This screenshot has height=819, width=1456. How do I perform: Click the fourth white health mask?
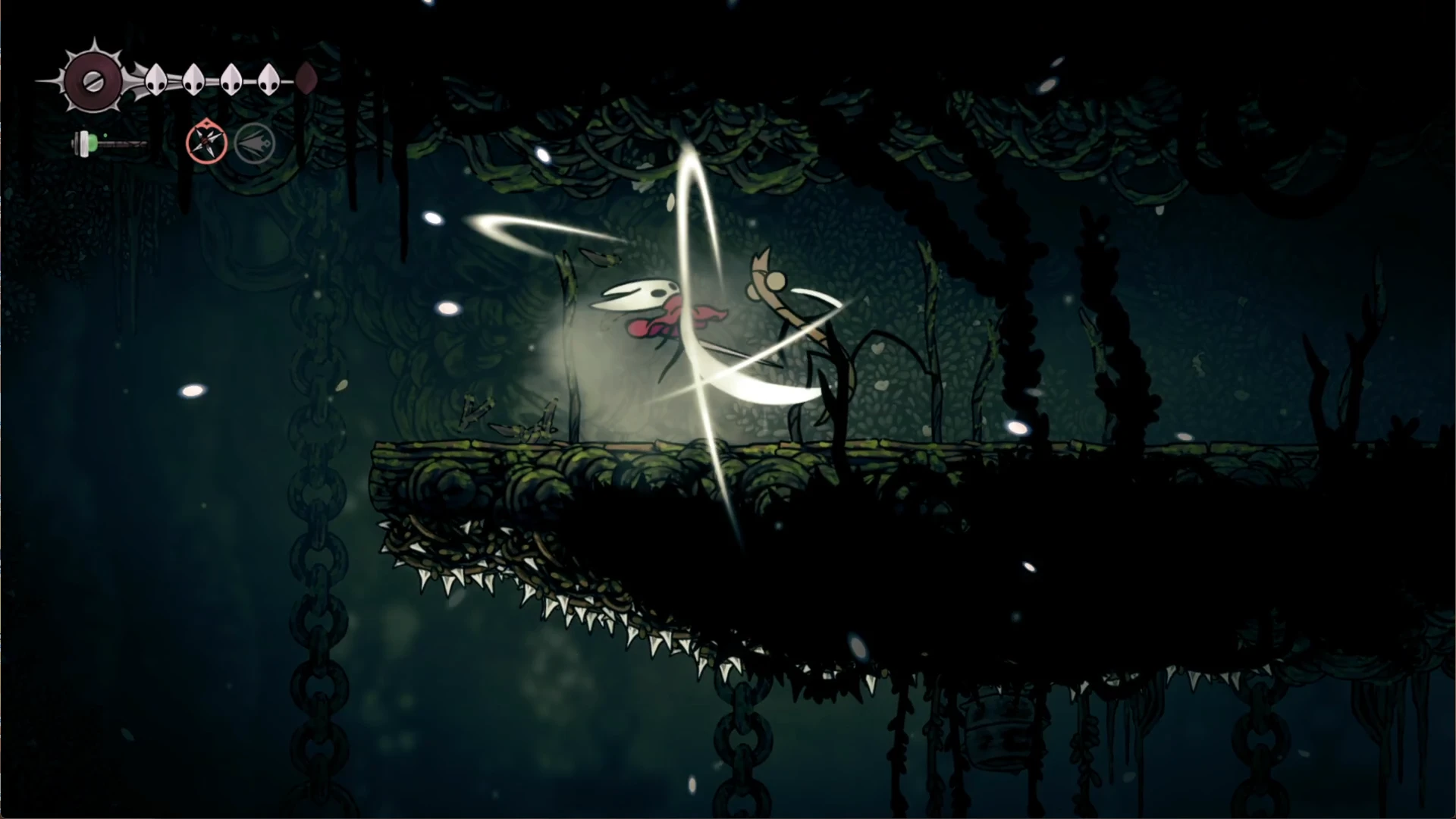pyautogui.click(x=269, y=79)
